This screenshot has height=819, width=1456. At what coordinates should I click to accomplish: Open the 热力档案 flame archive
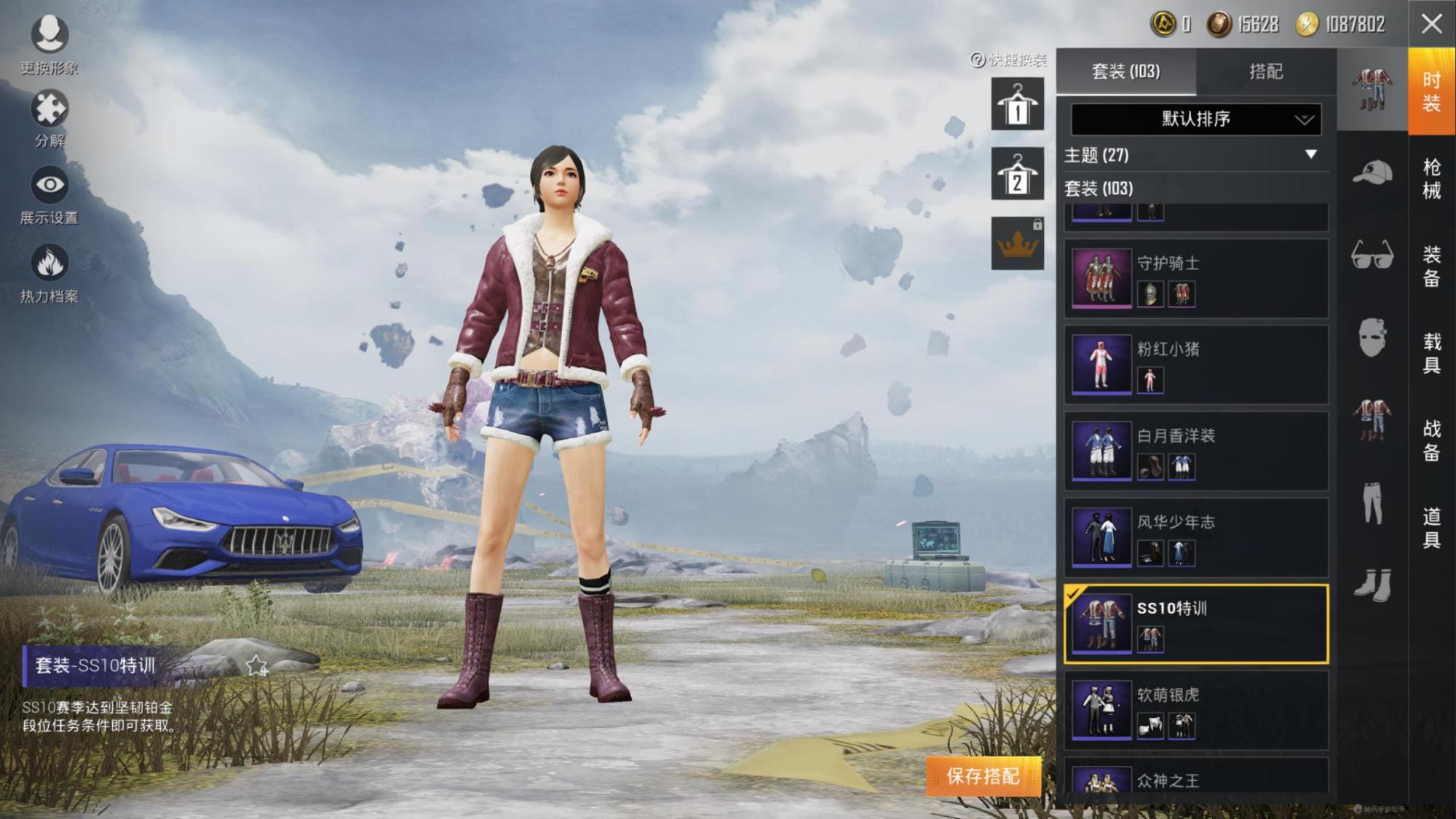tap(49, 273)
